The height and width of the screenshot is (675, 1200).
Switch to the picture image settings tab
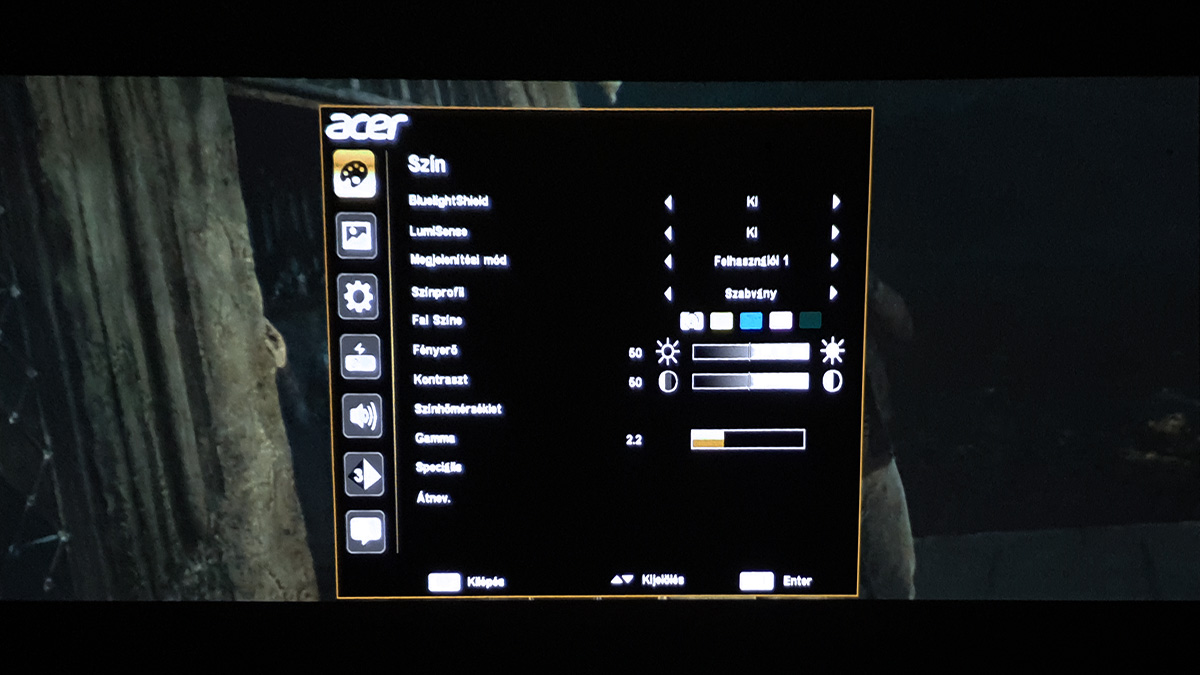coord(357,236)
